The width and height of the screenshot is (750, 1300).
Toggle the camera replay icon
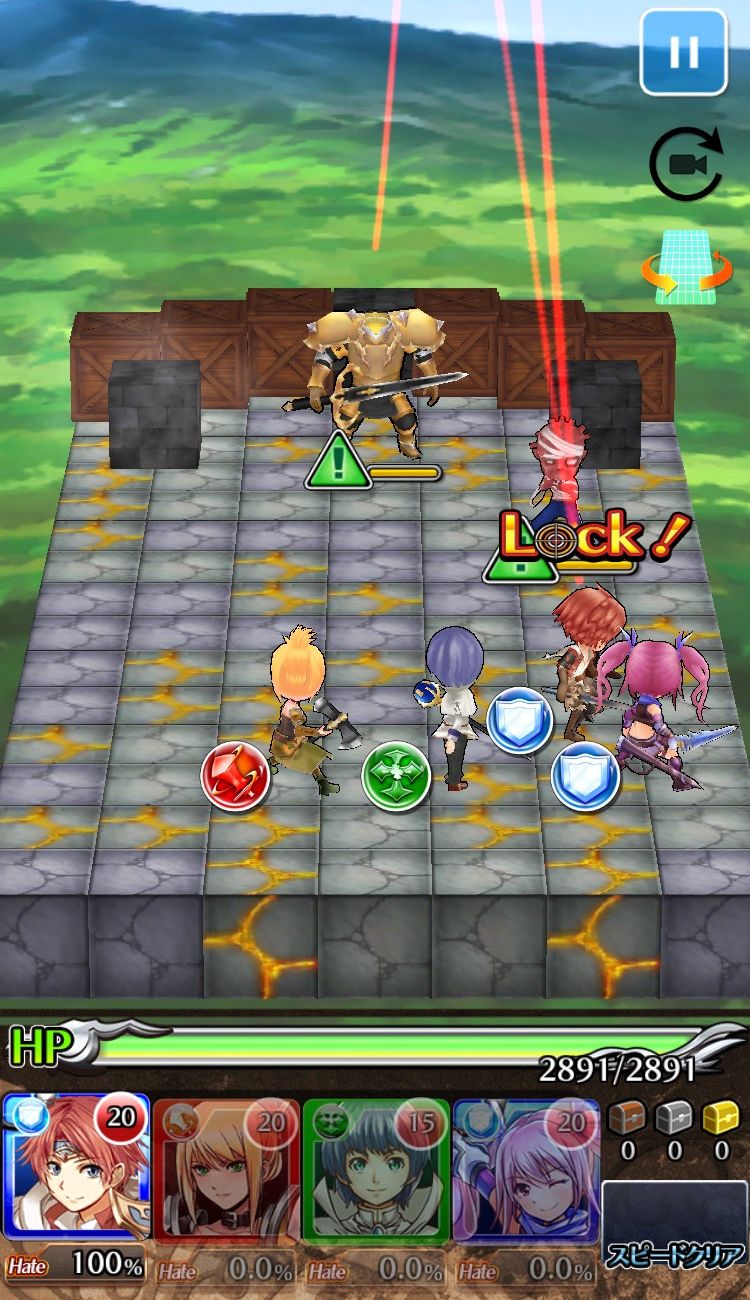[x=685, y=166]
